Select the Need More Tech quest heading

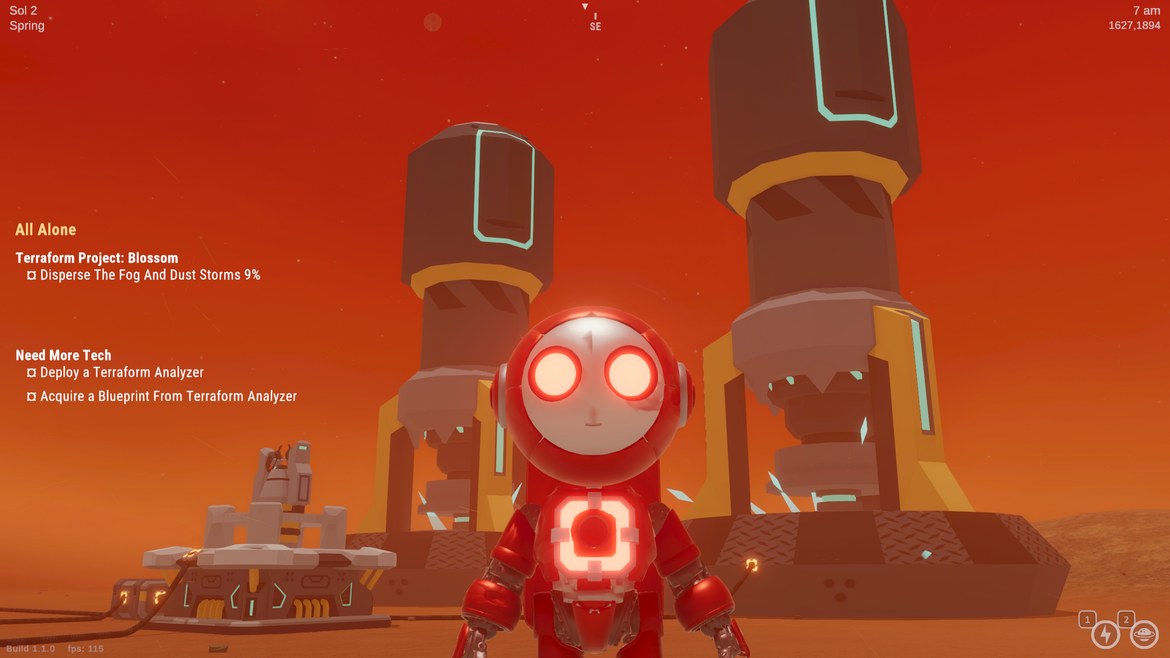pos(64,355)
